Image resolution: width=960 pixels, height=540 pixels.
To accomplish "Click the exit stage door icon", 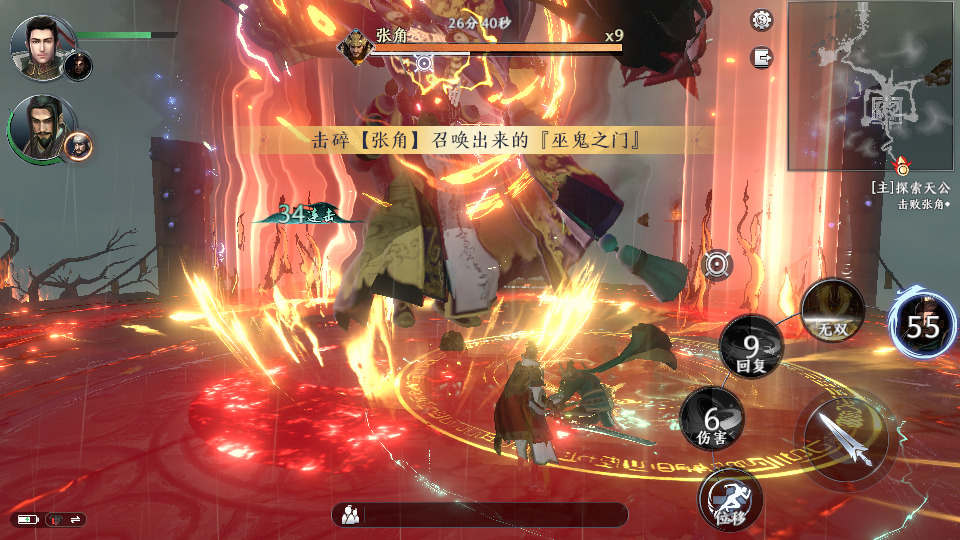I will 764,57.
